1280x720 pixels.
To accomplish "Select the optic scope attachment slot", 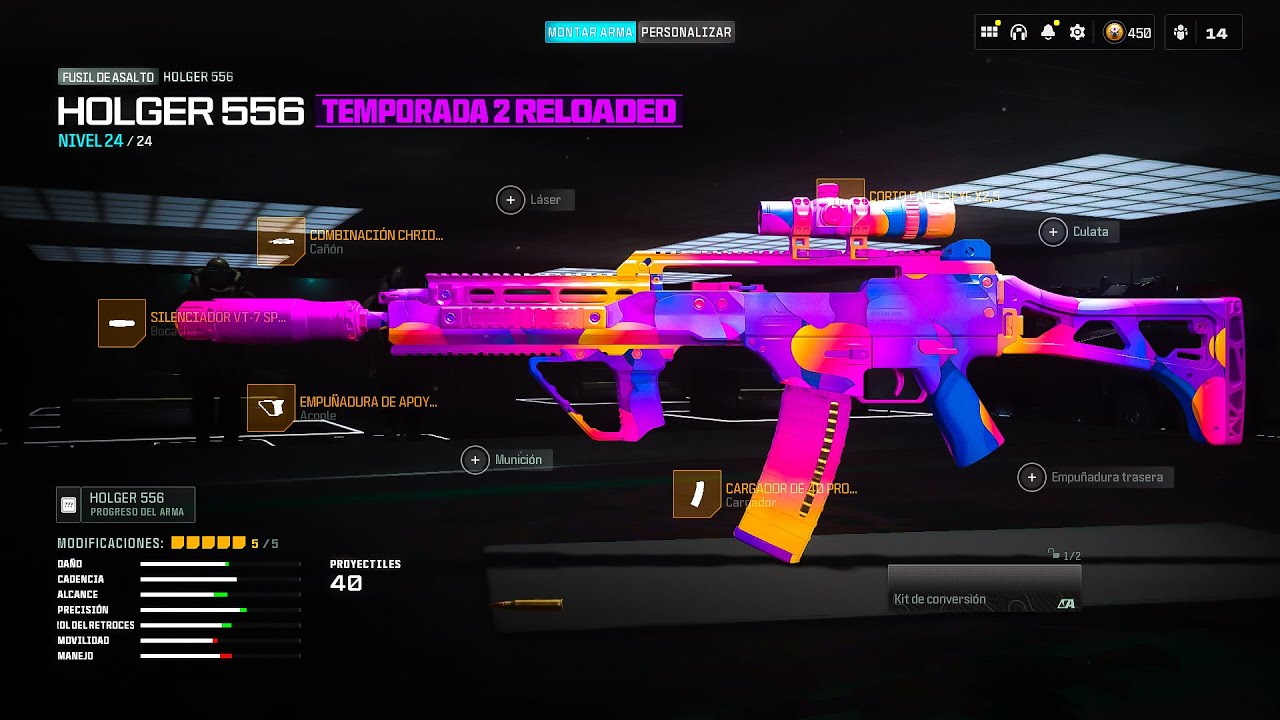I will pyautogui.click(x=840, y=194).
